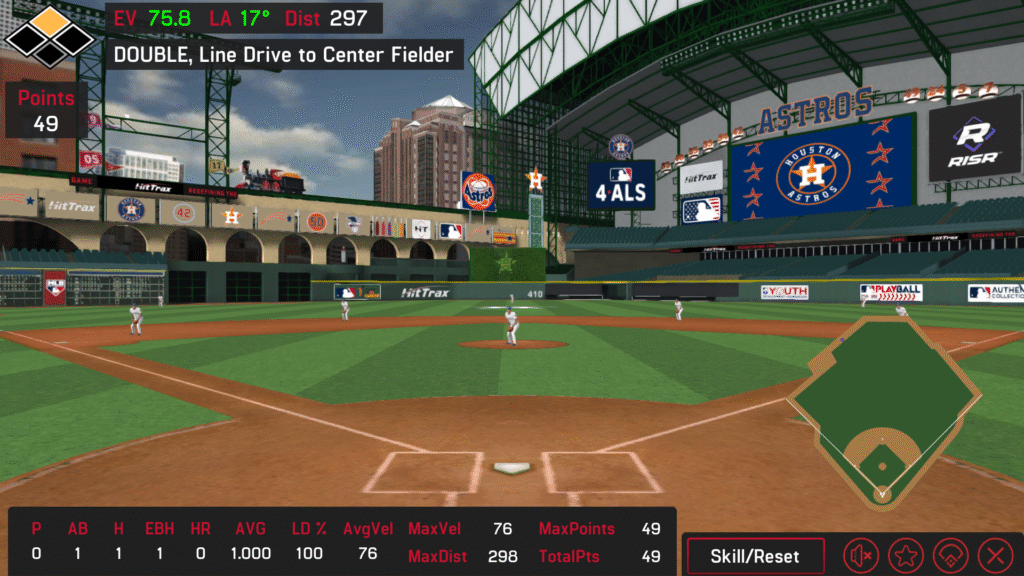
Task: Close the session with the X button
Action: pos(994,555)
